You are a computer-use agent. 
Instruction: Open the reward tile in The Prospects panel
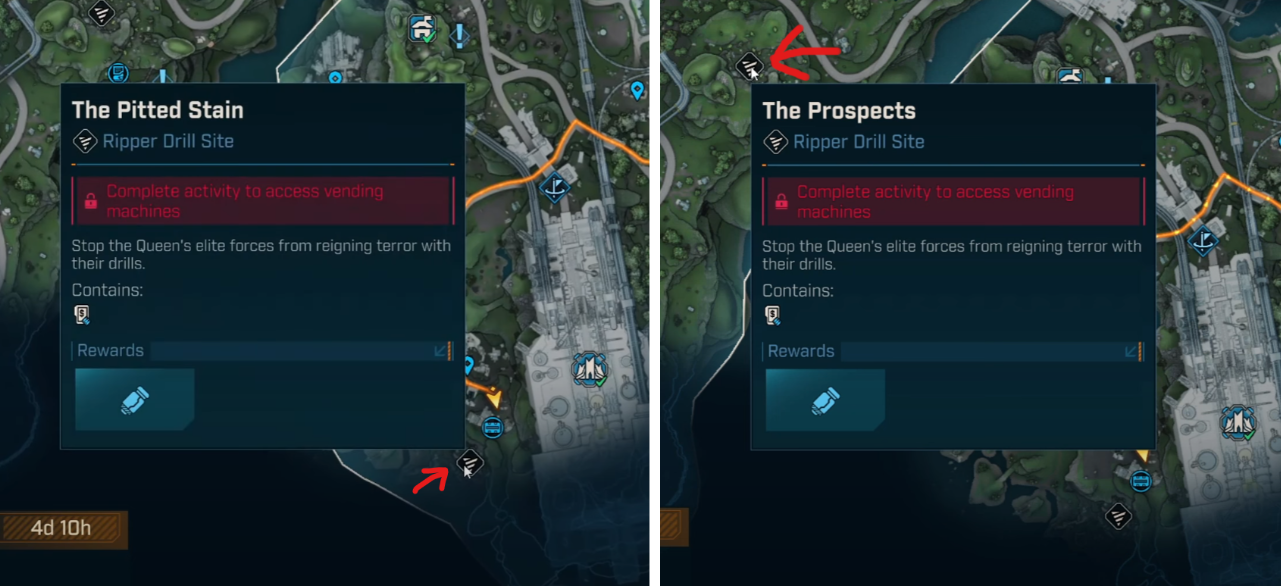(x=825, y=400)
